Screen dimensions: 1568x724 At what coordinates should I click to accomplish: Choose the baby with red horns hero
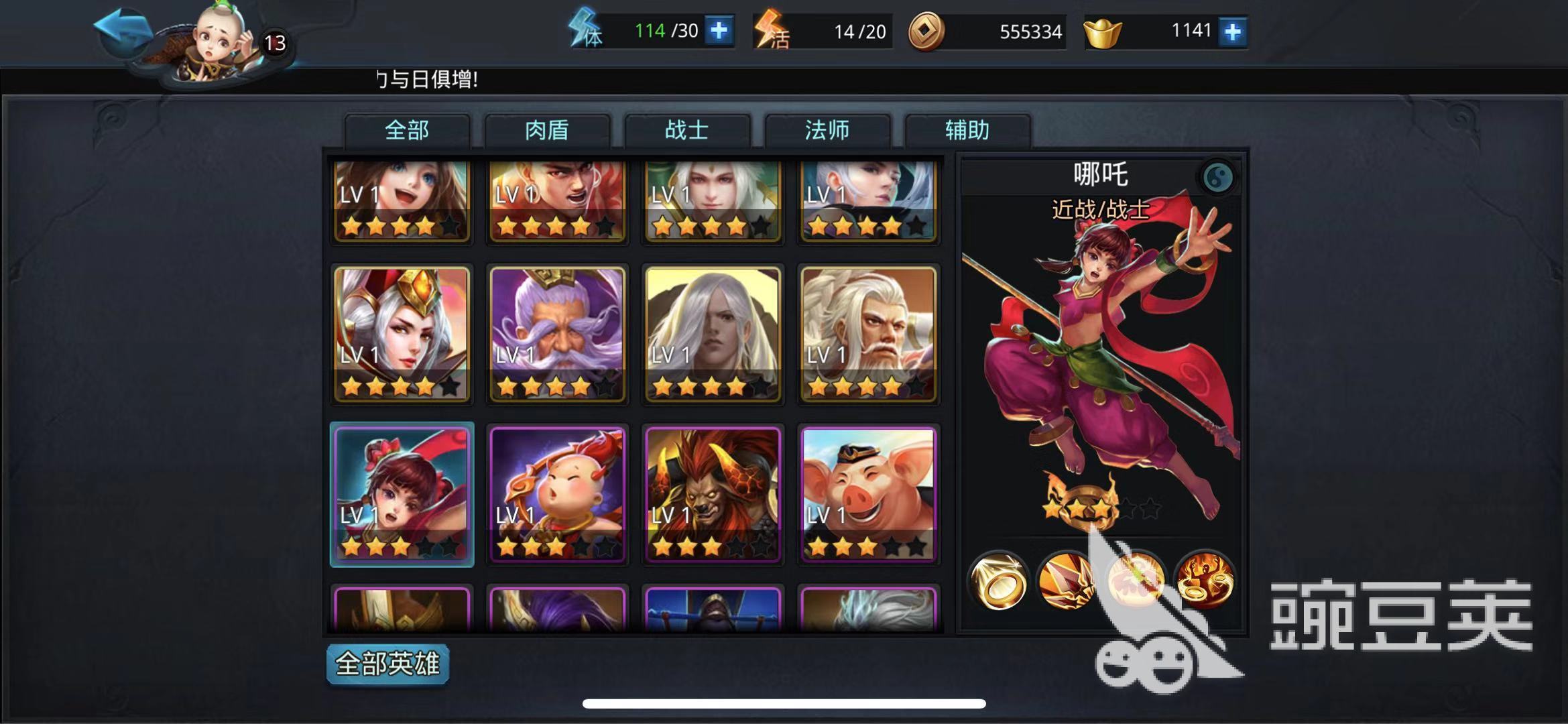tap(557, 494)
